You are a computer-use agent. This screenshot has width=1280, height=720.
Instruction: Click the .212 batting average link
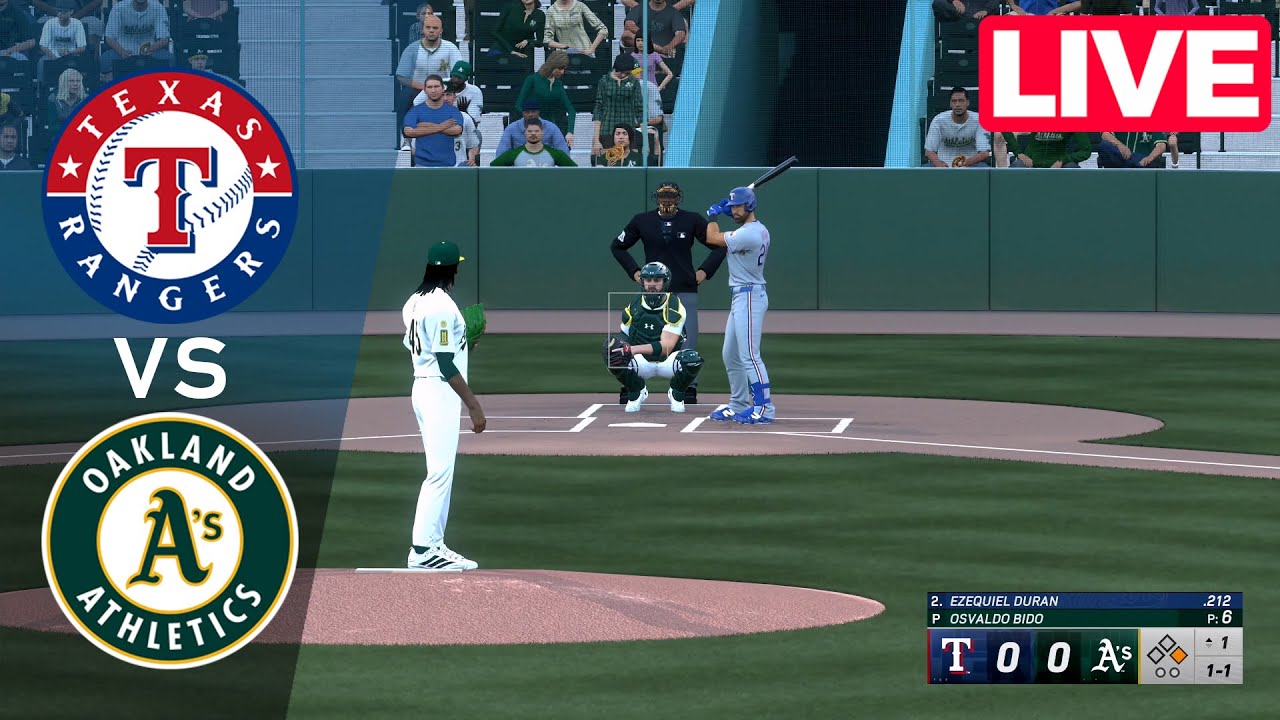point(1219,601)
